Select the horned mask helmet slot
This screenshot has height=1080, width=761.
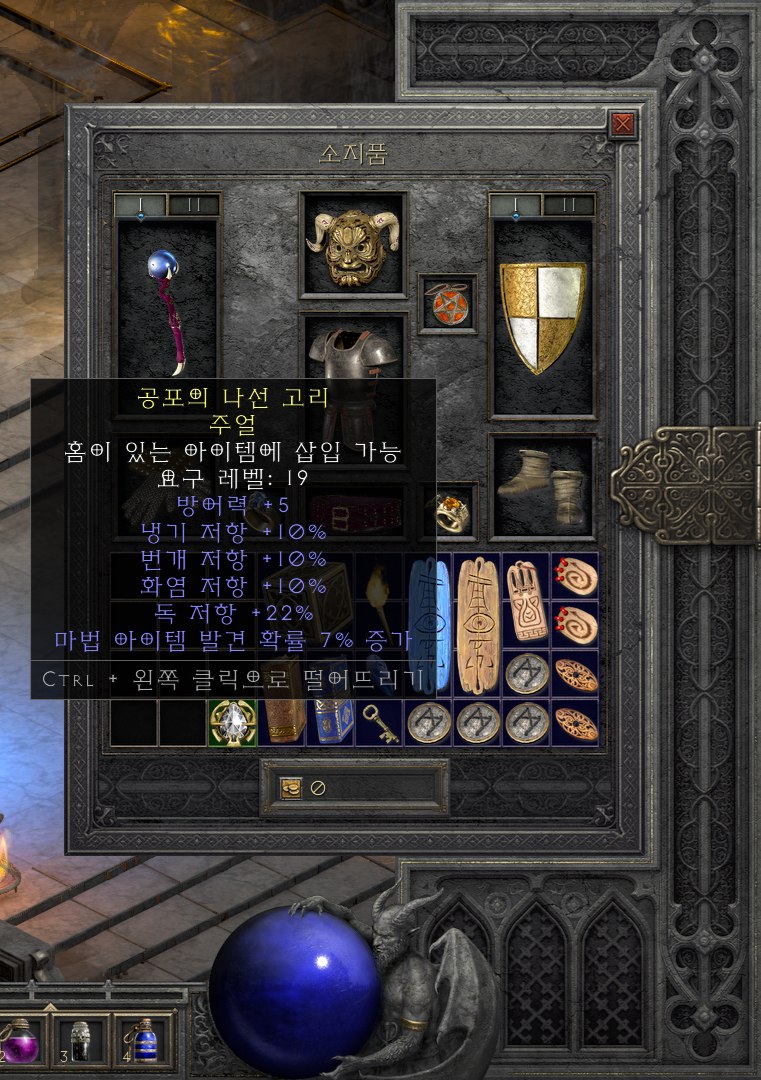(x=353, y=244)
